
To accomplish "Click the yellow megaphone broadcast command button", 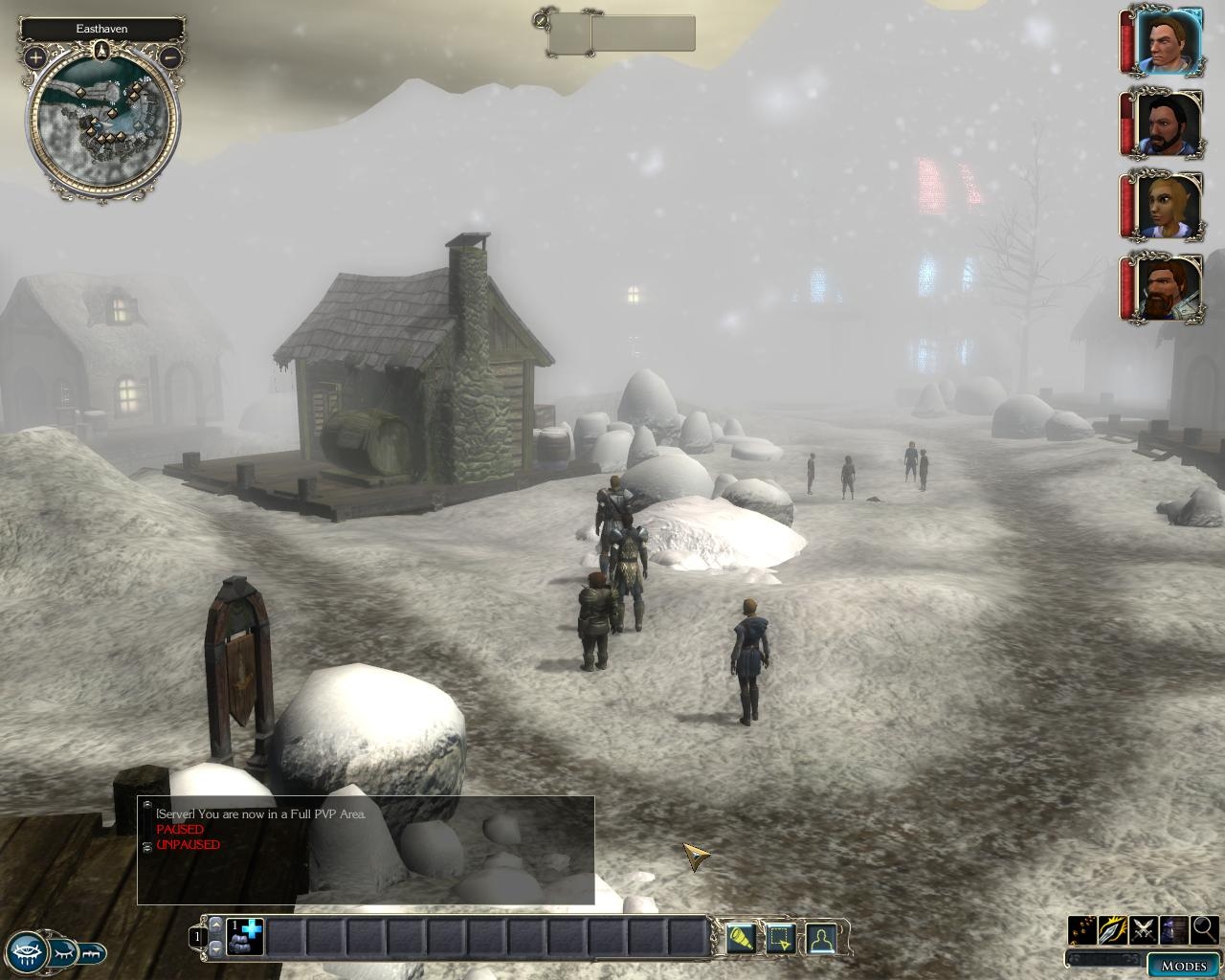I will (x=740, y=938).
